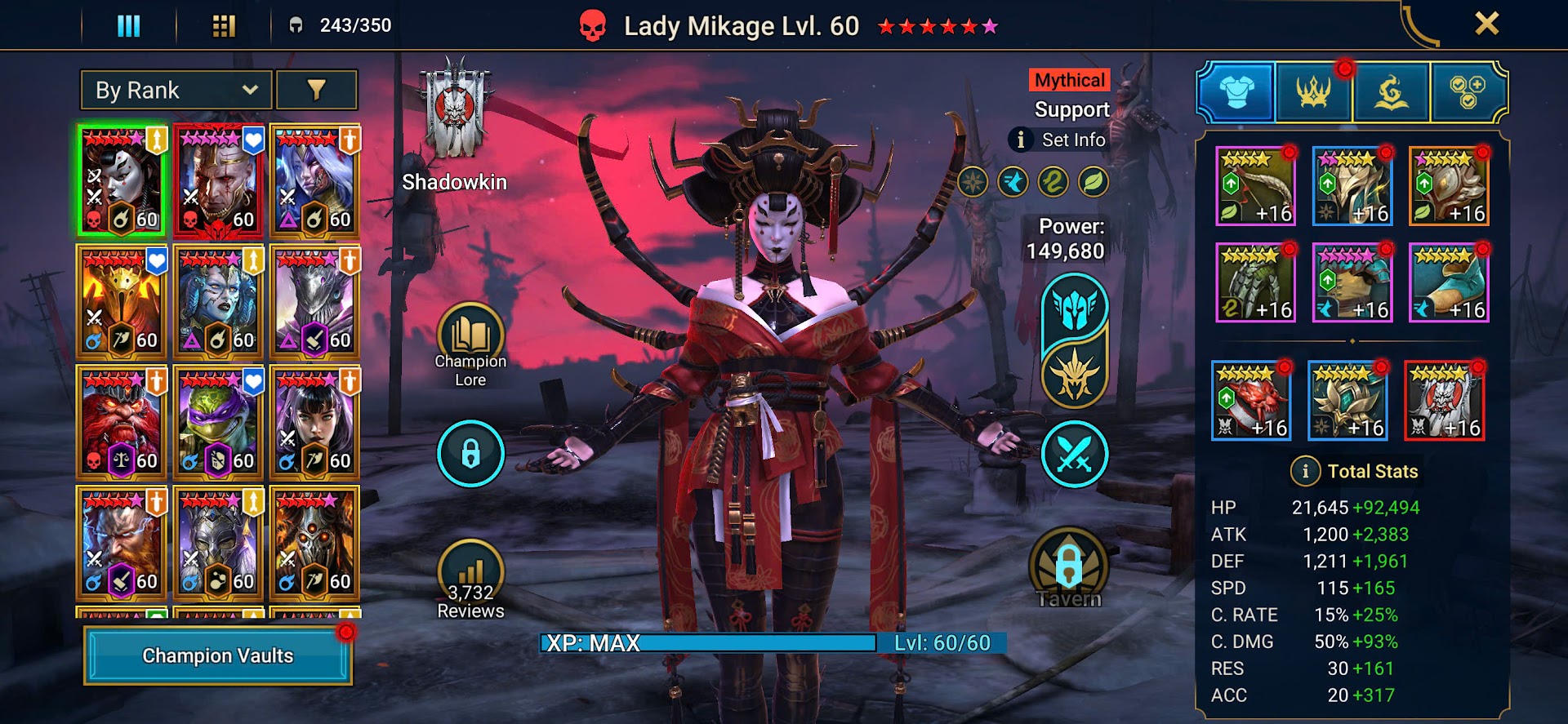This screenshot has height=724, width=1568.
Task: Select the bow weapon artifact slot
Action: click(x=1255, y=187)
